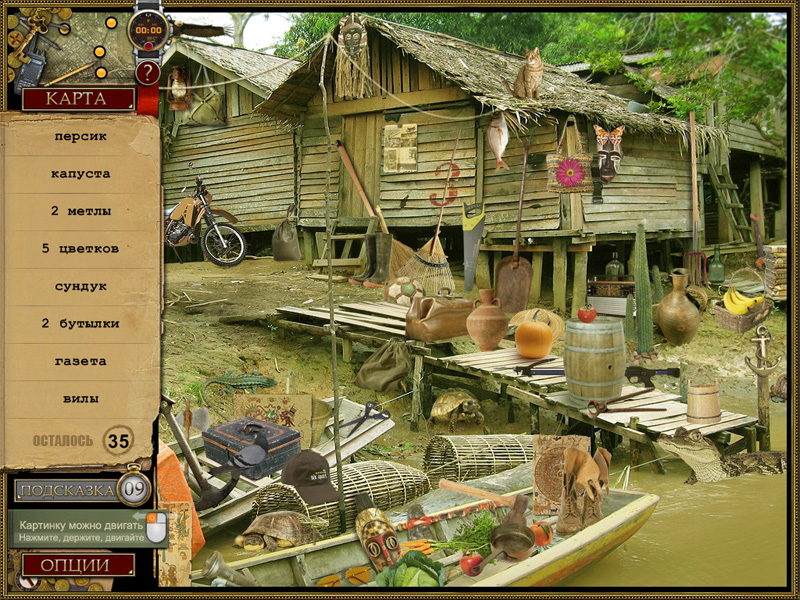
Task: Choose the '5 цветков' list entry
Action: pyautogui.click(x=80, y=248)
